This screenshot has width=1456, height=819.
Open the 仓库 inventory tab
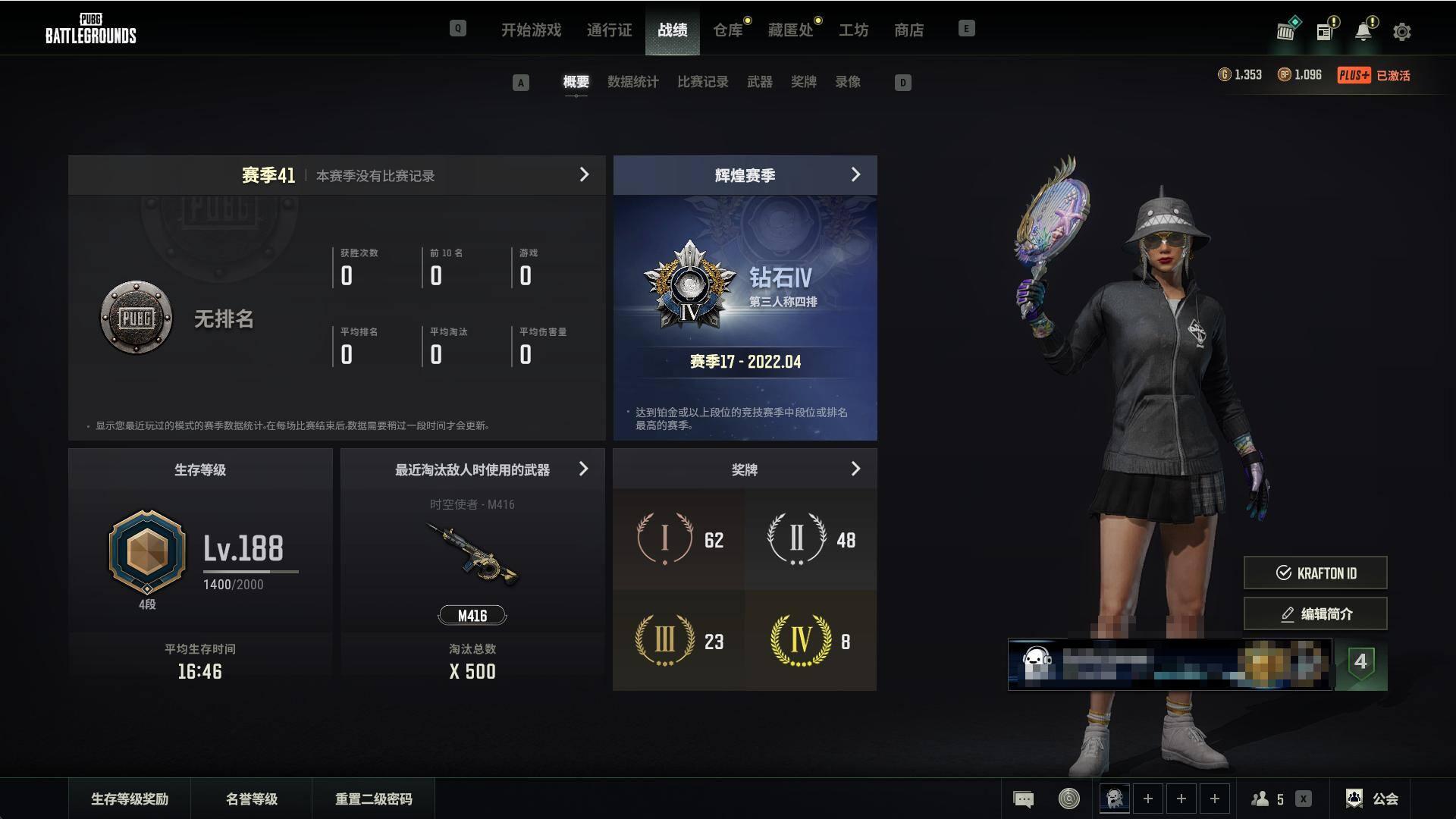click(727, 30)
